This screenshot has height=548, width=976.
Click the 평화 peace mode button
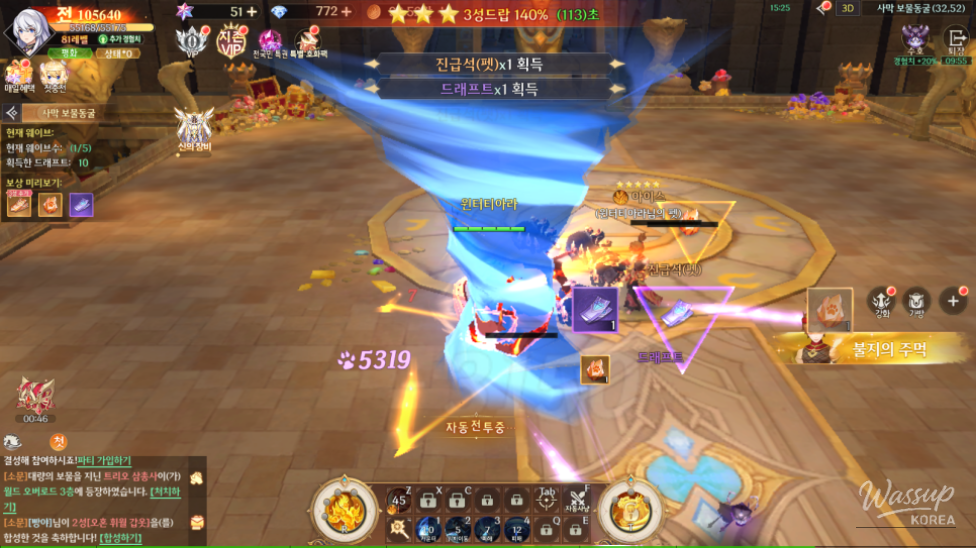tap(69, 52)
